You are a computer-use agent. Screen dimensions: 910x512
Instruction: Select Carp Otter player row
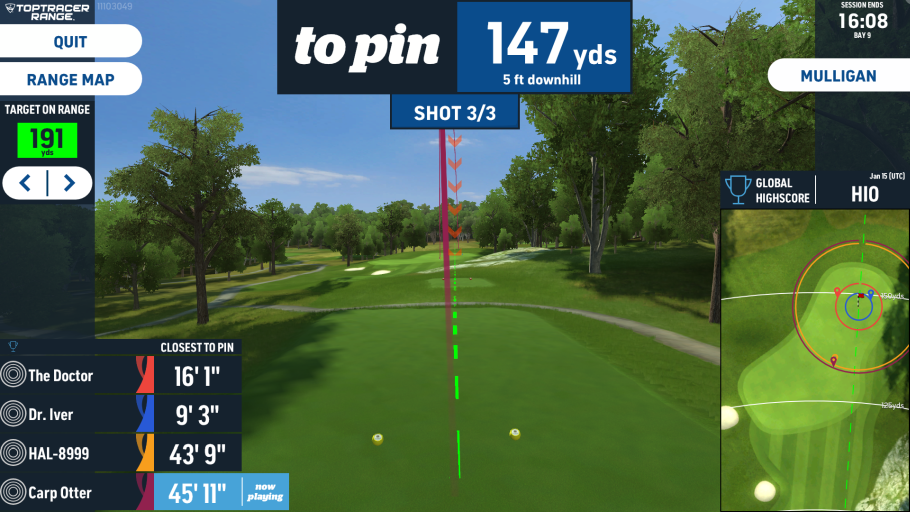120,492
